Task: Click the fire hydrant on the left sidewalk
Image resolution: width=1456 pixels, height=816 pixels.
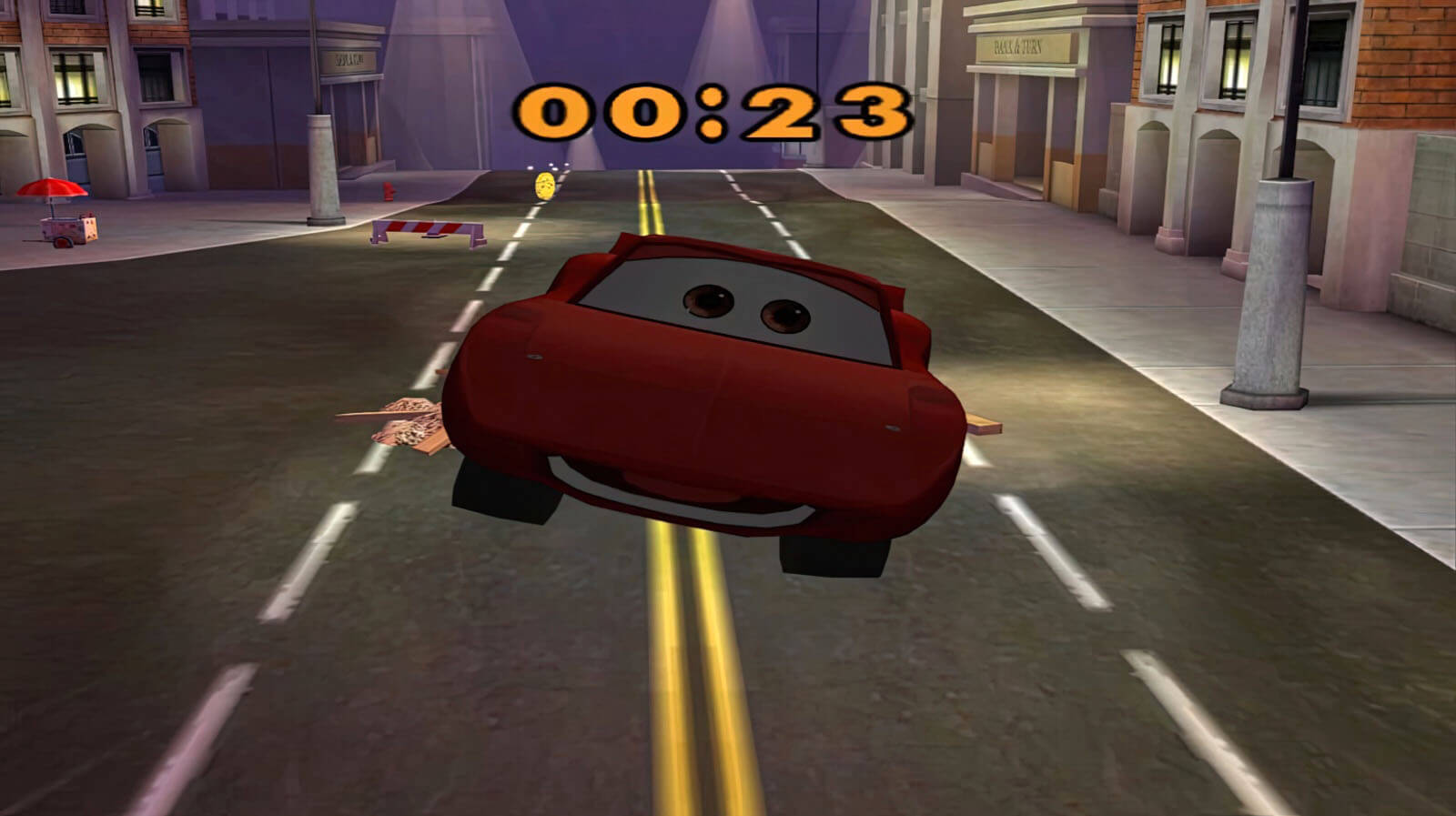Action: point(389,191)
